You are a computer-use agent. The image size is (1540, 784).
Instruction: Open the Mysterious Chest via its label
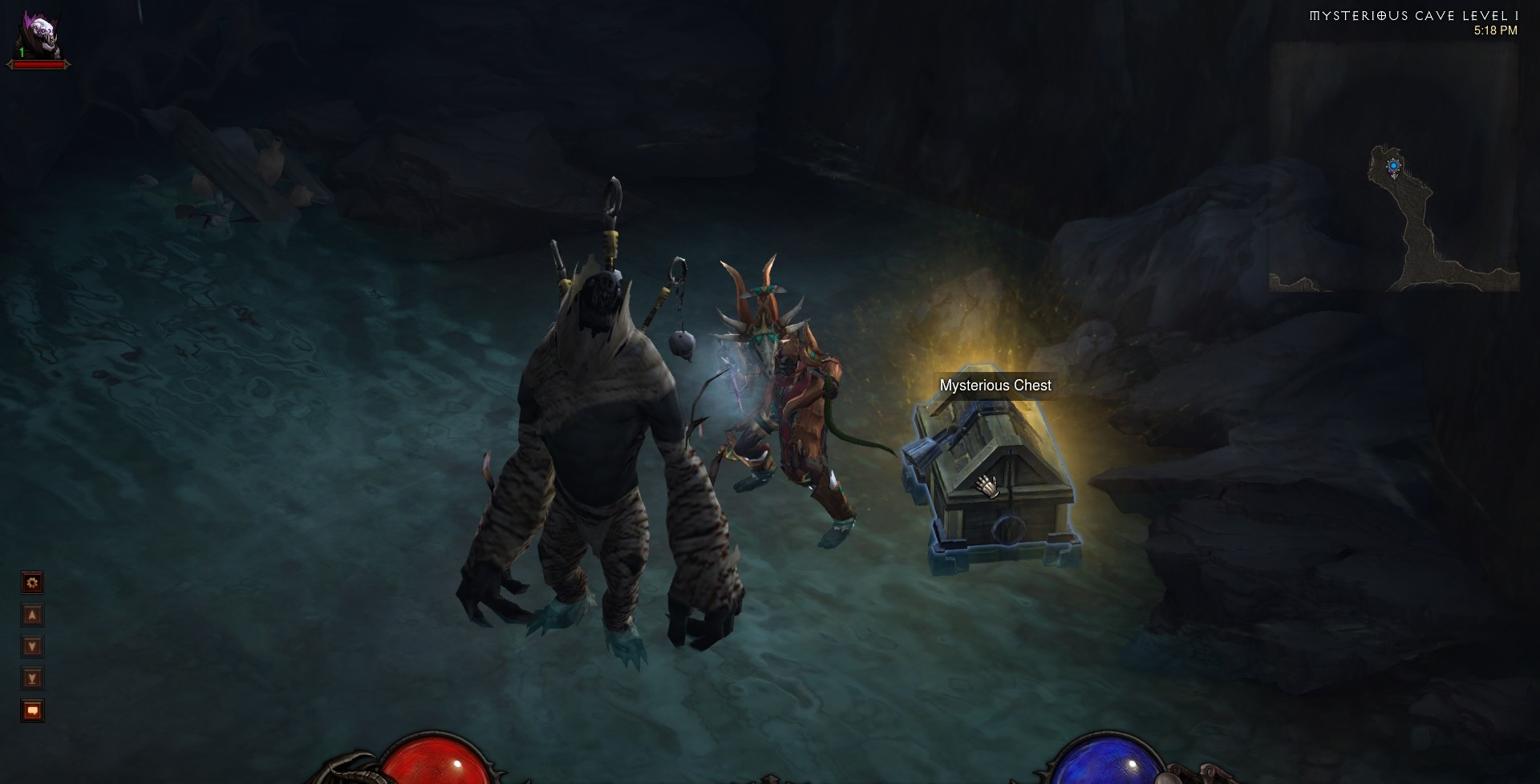pyautogui.click(x=995, y=386)
